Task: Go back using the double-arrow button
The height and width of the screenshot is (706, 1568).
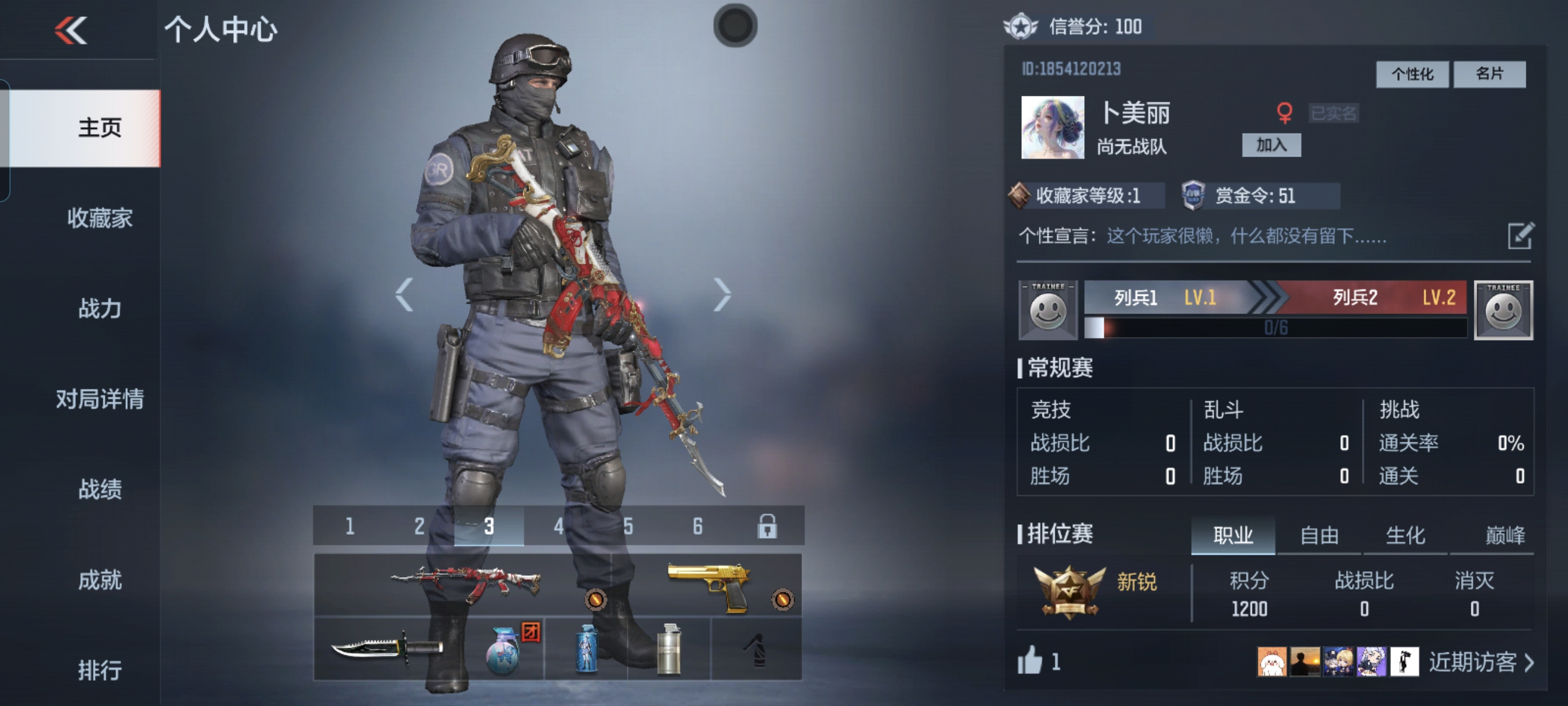Action: click(x=71, y=31)
